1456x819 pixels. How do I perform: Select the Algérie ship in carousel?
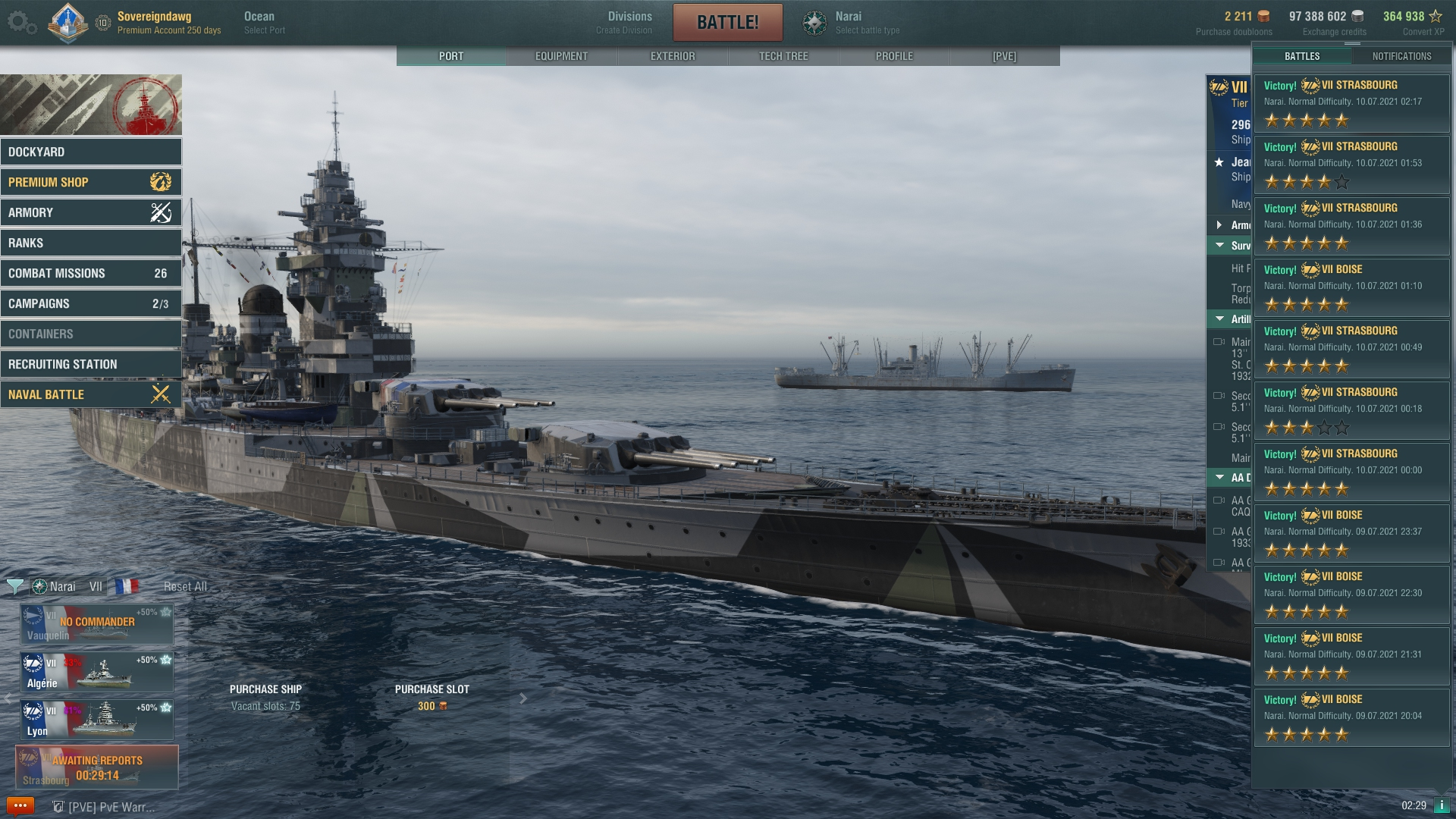pyautogui.click(x=97, y=672)
